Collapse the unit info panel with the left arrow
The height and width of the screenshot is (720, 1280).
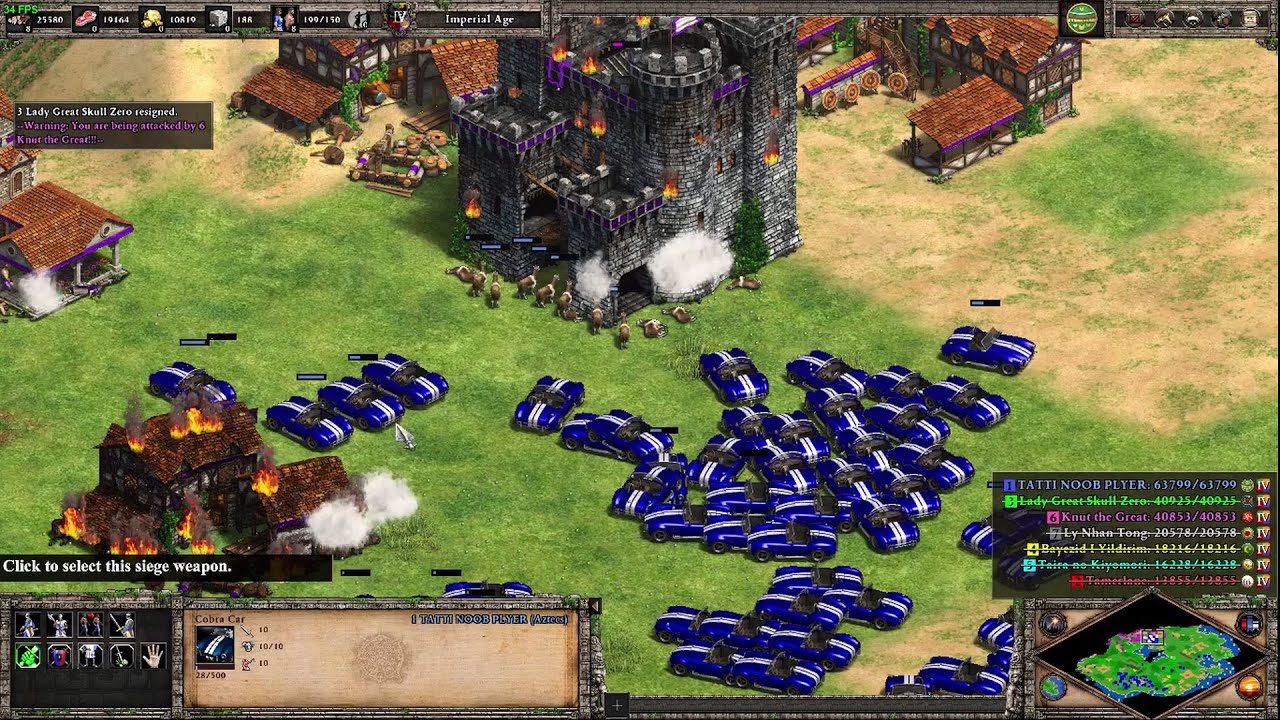pyautogui.click(x=597, y=608)
